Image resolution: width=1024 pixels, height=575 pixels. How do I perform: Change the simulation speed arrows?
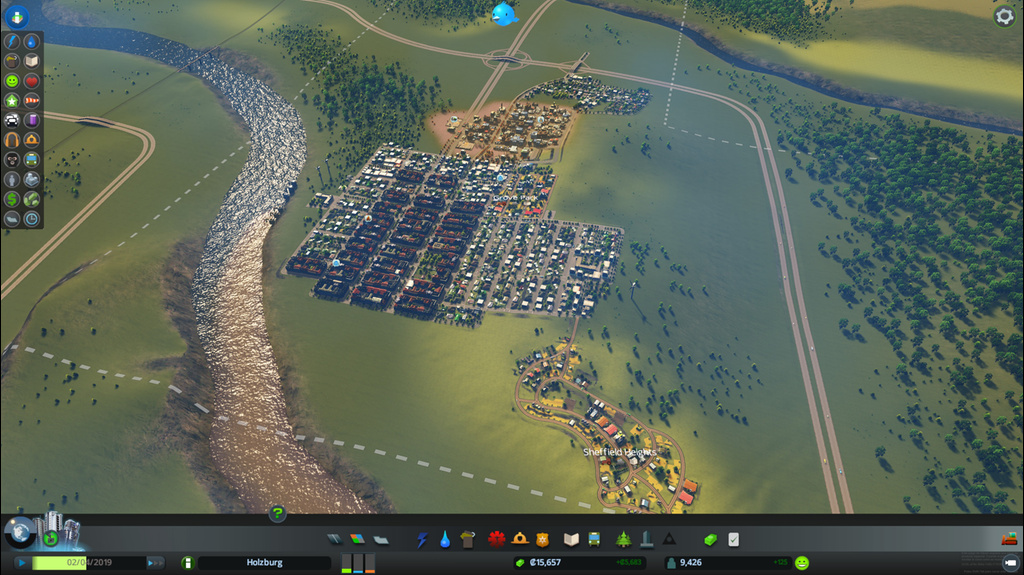[155, 563]
